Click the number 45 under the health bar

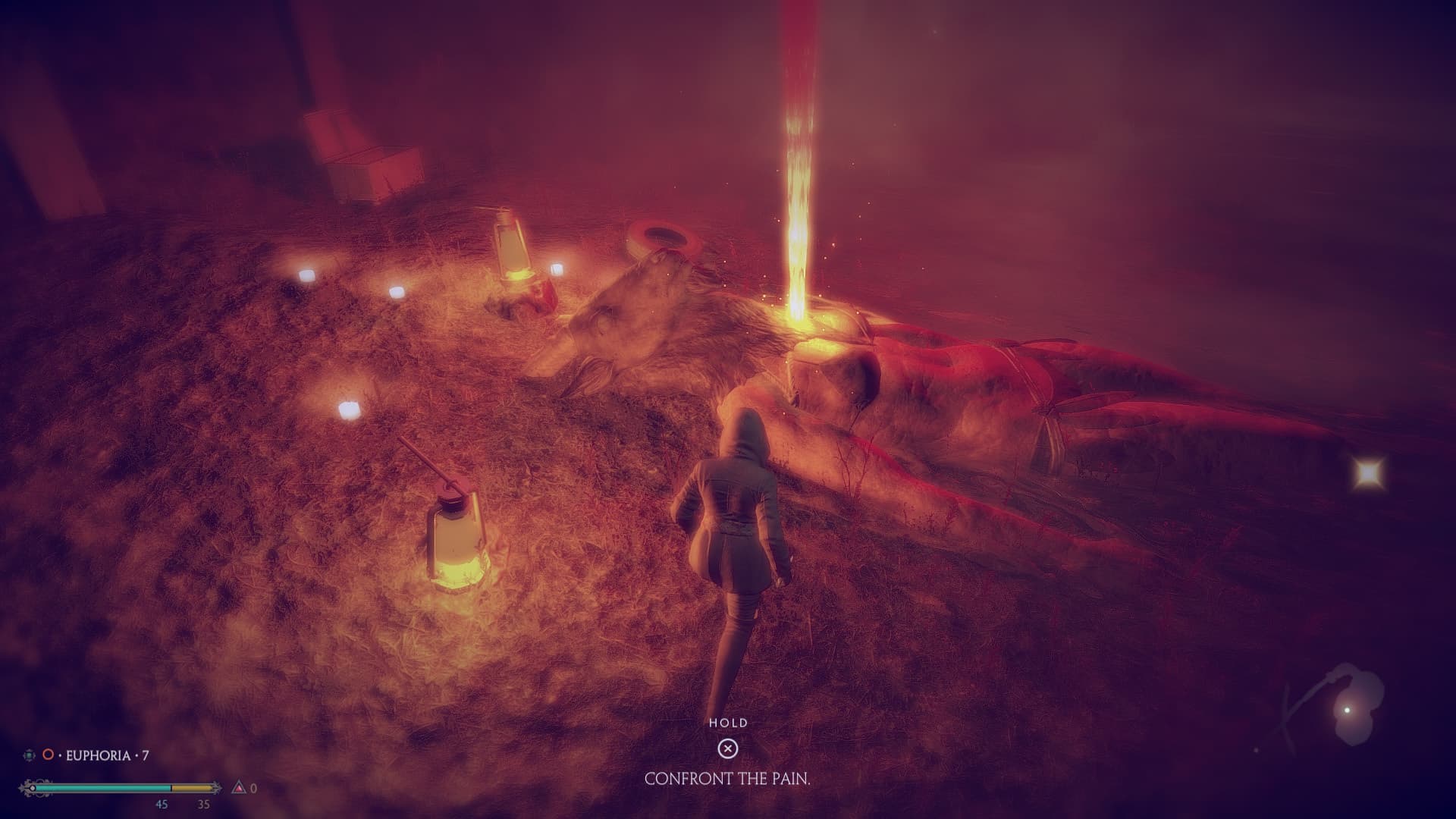point(162,805)
